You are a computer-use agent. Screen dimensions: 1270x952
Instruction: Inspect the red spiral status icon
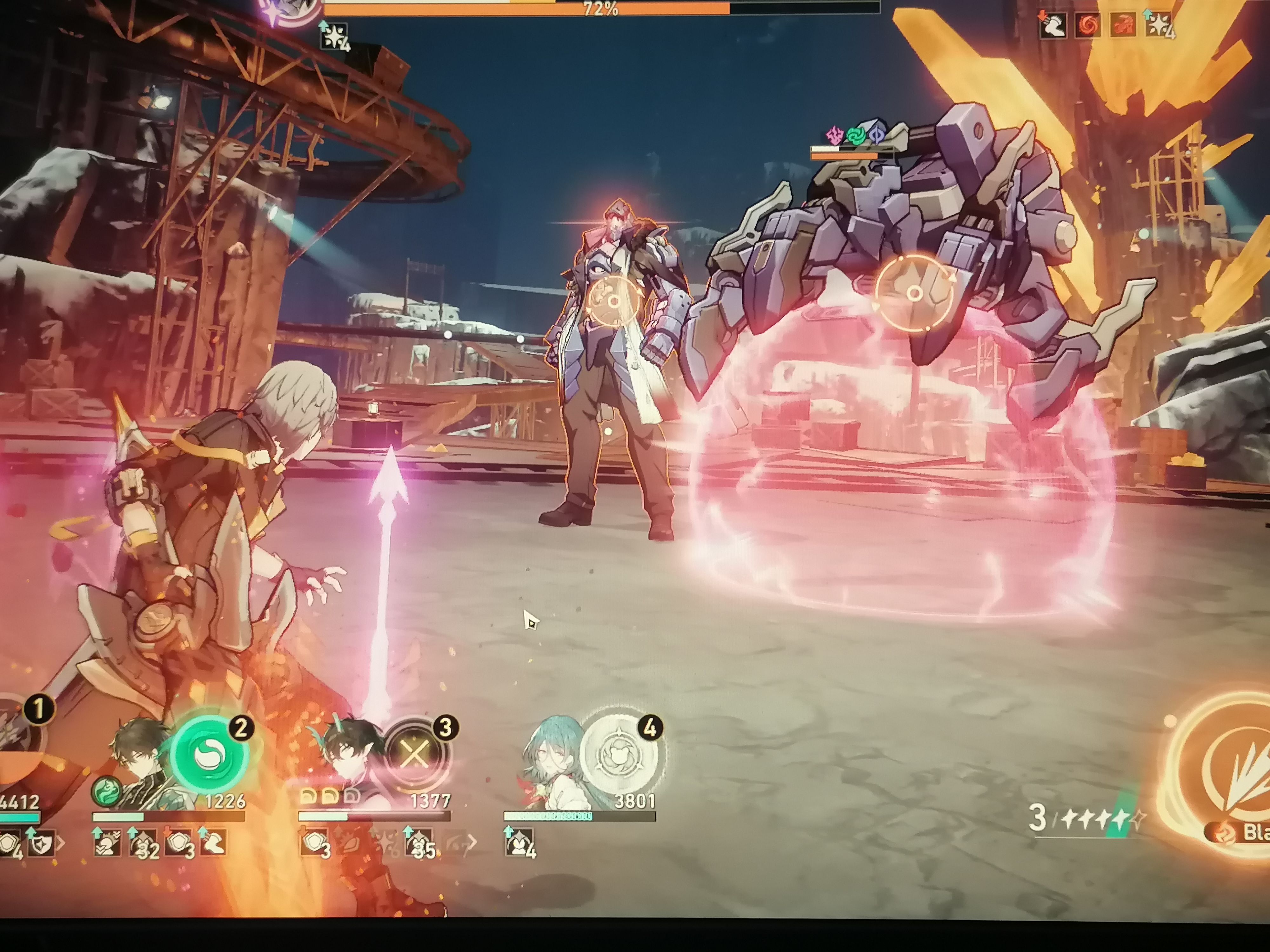click(x=1087, y=26)
